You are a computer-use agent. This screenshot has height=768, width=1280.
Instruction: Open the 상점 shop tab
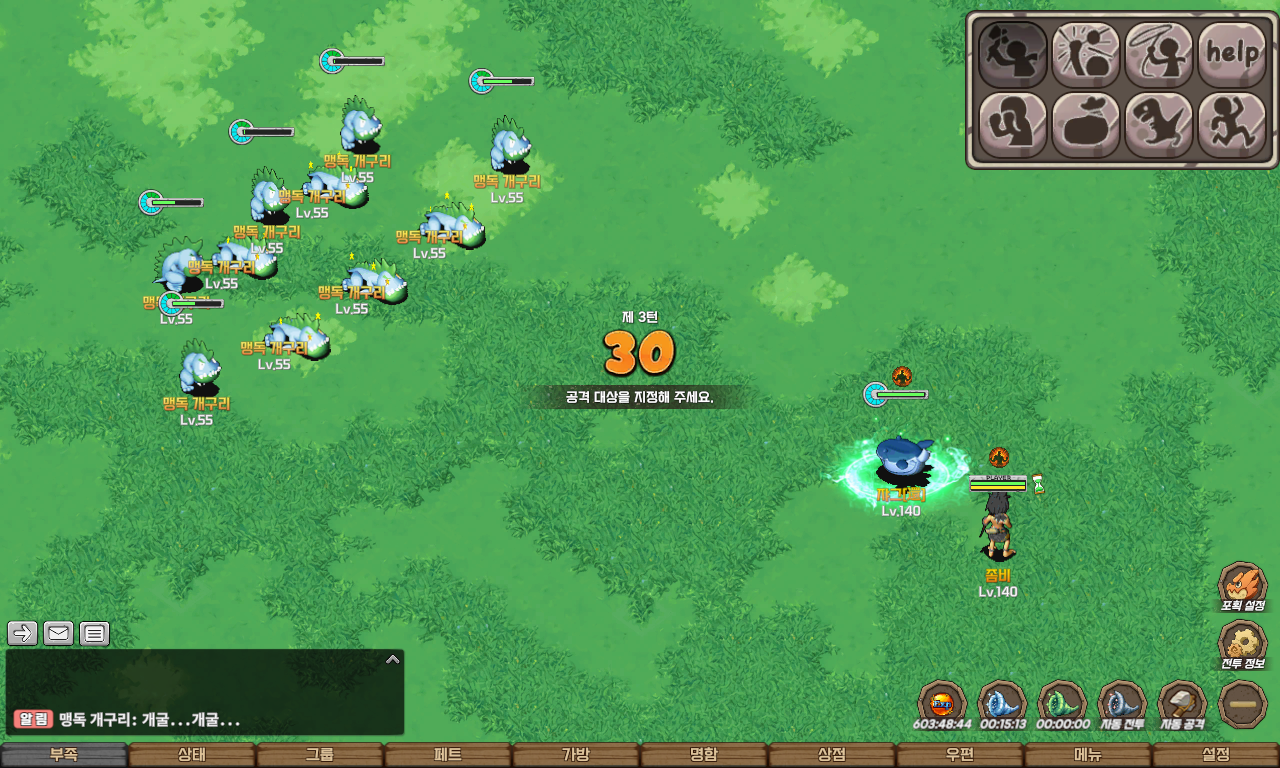832,755
